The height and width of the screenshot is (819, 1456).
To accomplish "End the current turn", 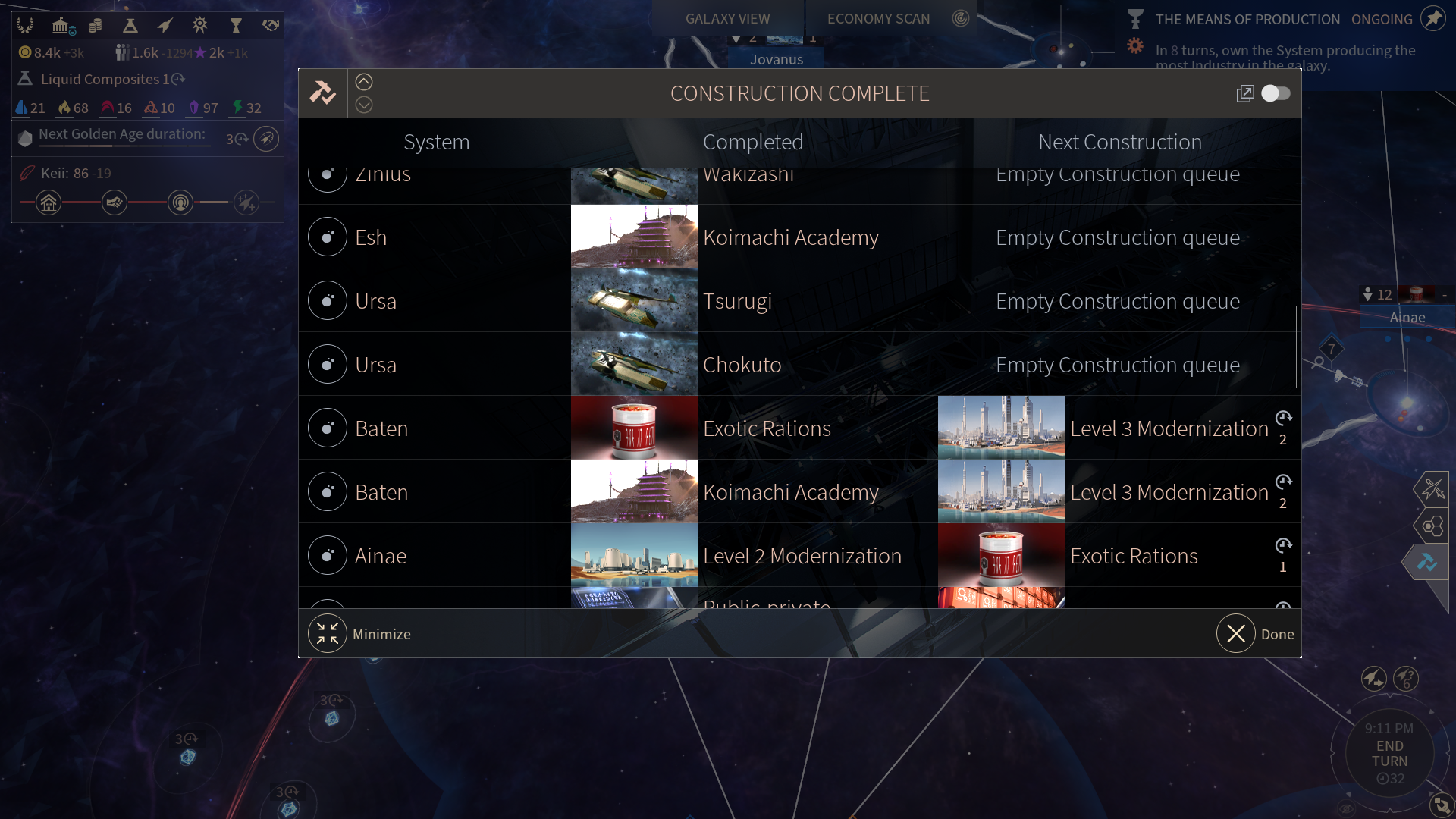I will pyautogui.click(x=1389, y=754).
